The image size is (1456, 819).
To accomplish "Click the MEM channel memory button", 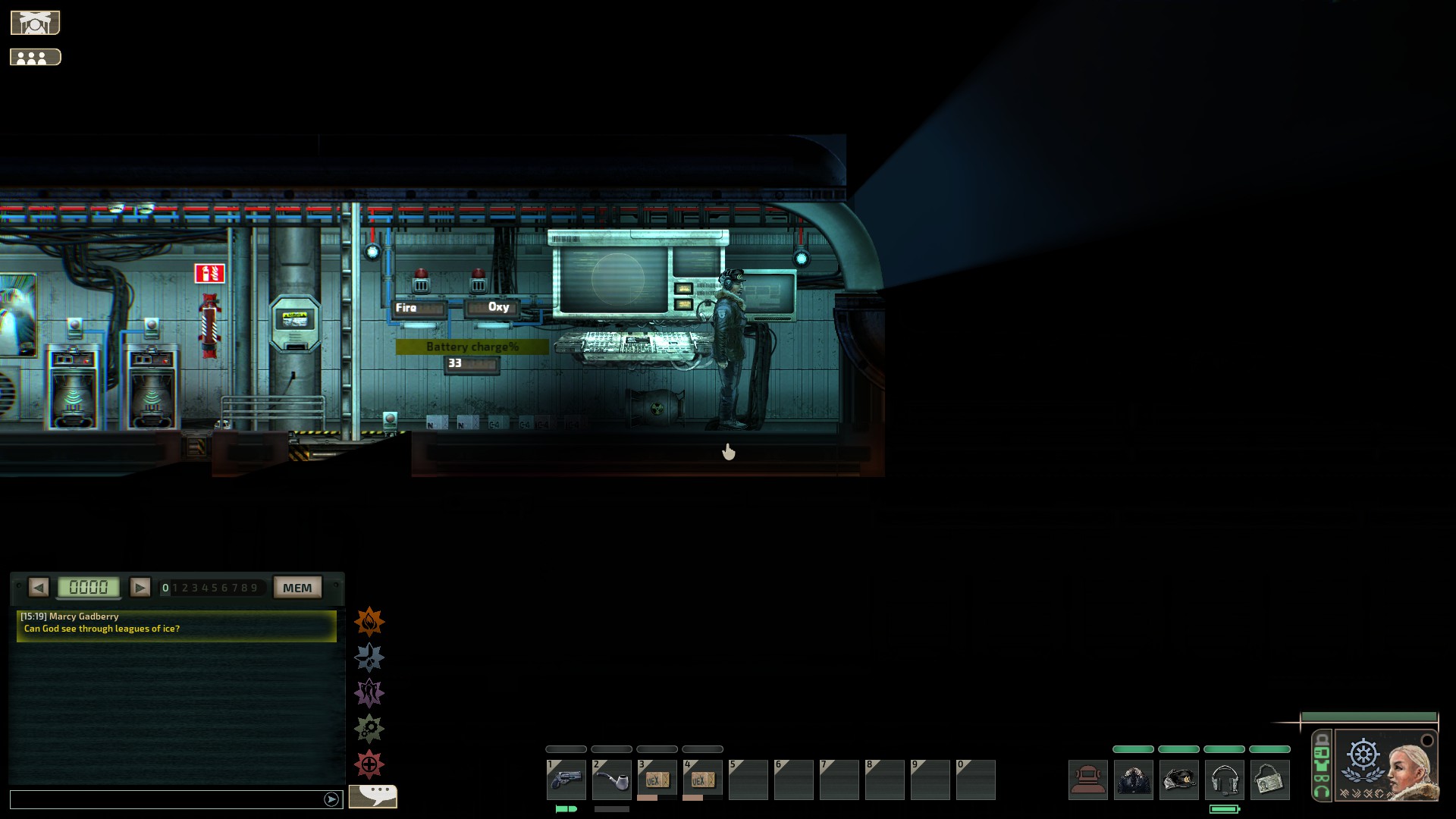I will [x=297, y=588].
